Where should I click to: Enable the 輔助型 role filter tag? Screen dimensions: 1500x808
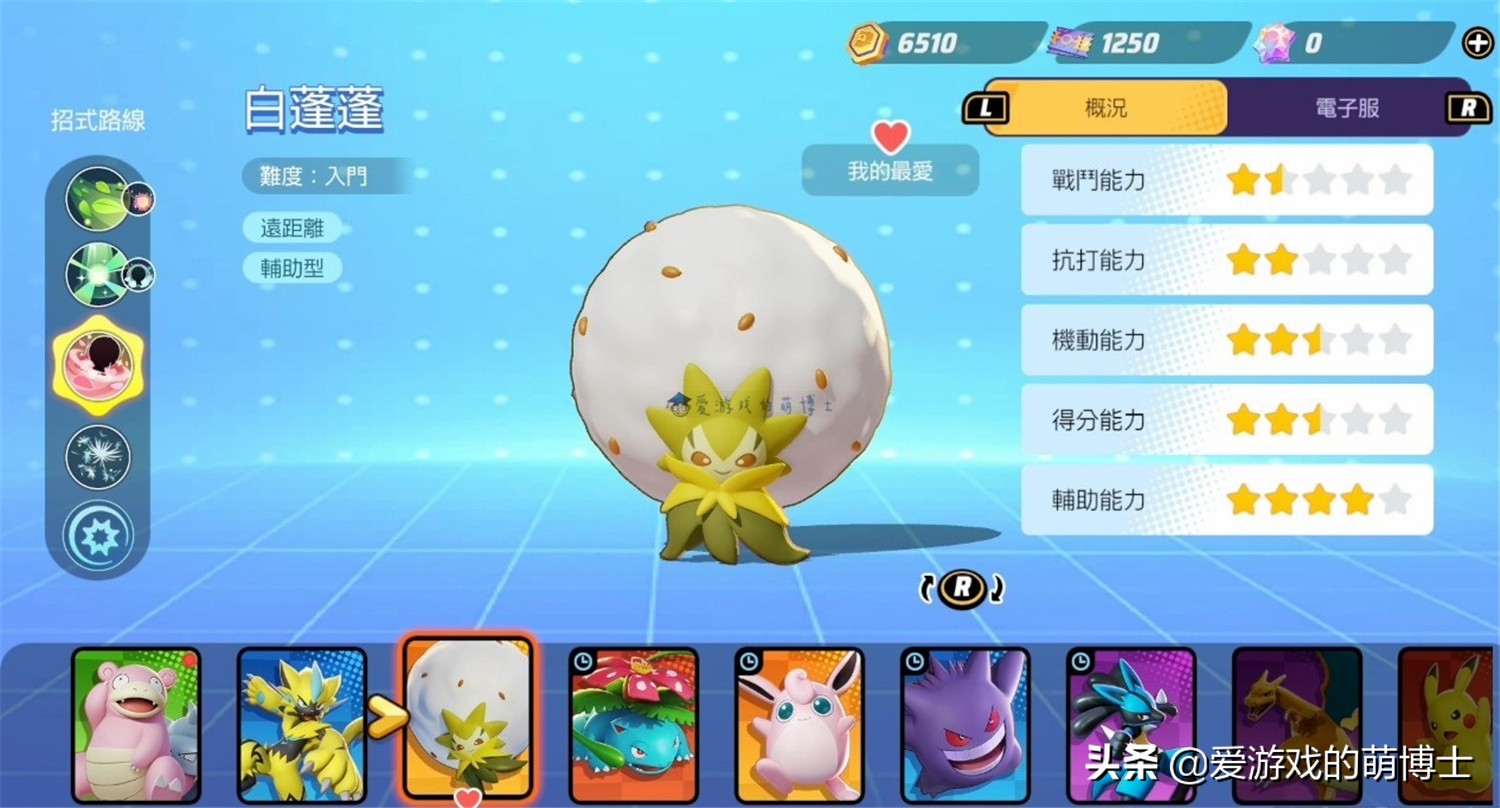click(293, 267)
